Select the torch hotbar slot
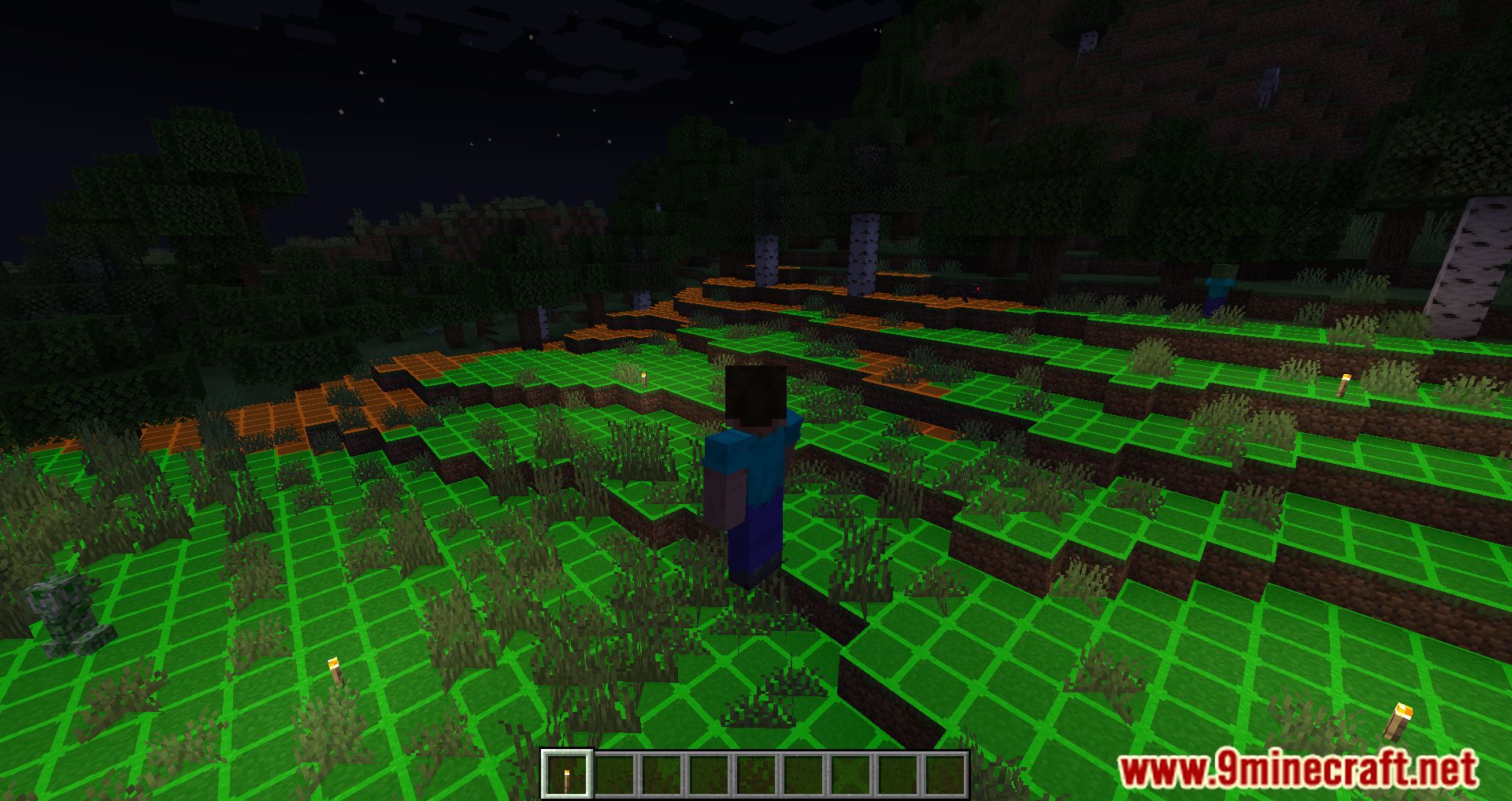1512x801 pixels. tap(567, 774)
